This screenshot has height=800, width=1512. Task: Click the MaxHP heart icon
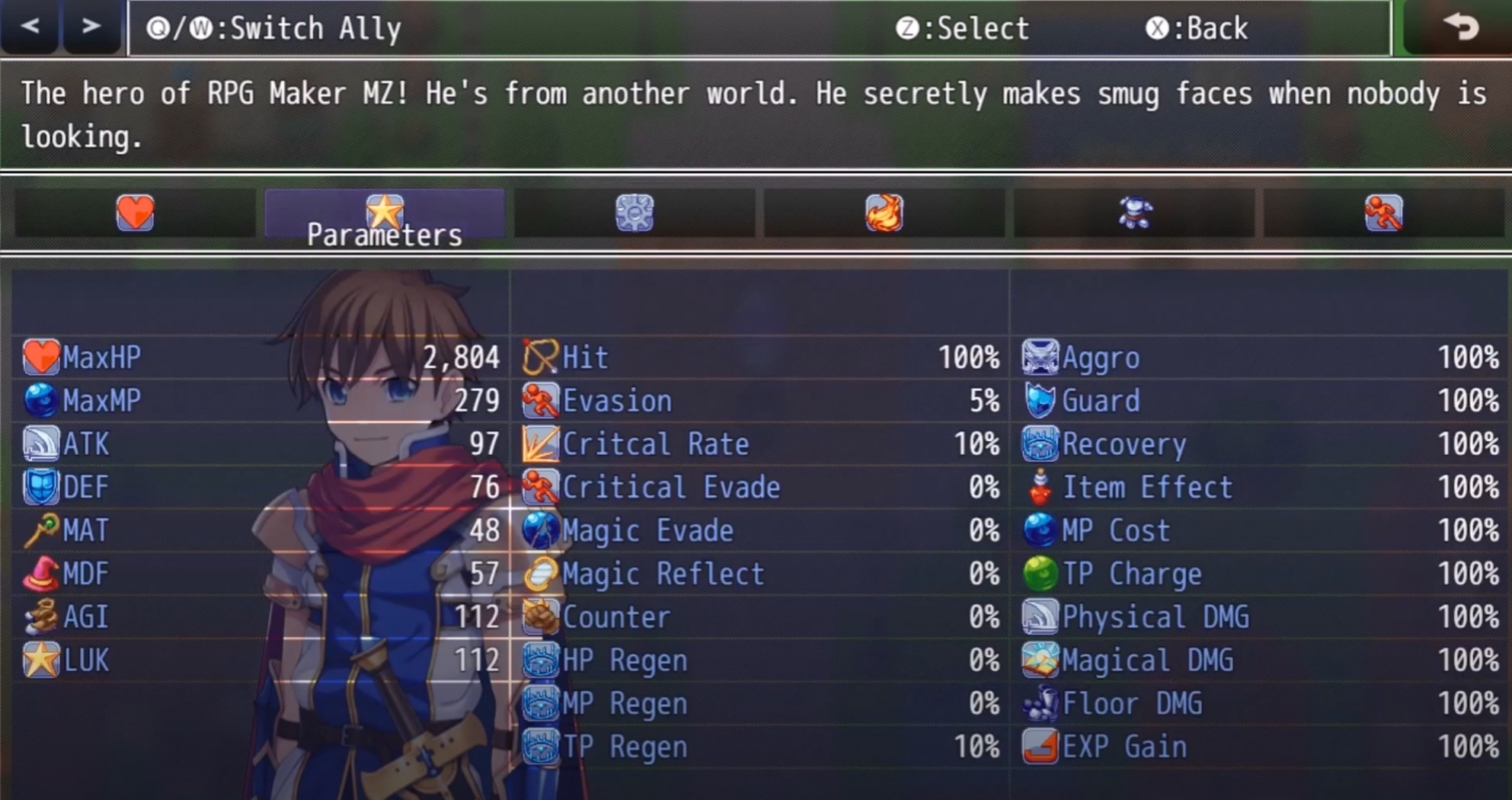pyautogui.click(x=42, y=357)
